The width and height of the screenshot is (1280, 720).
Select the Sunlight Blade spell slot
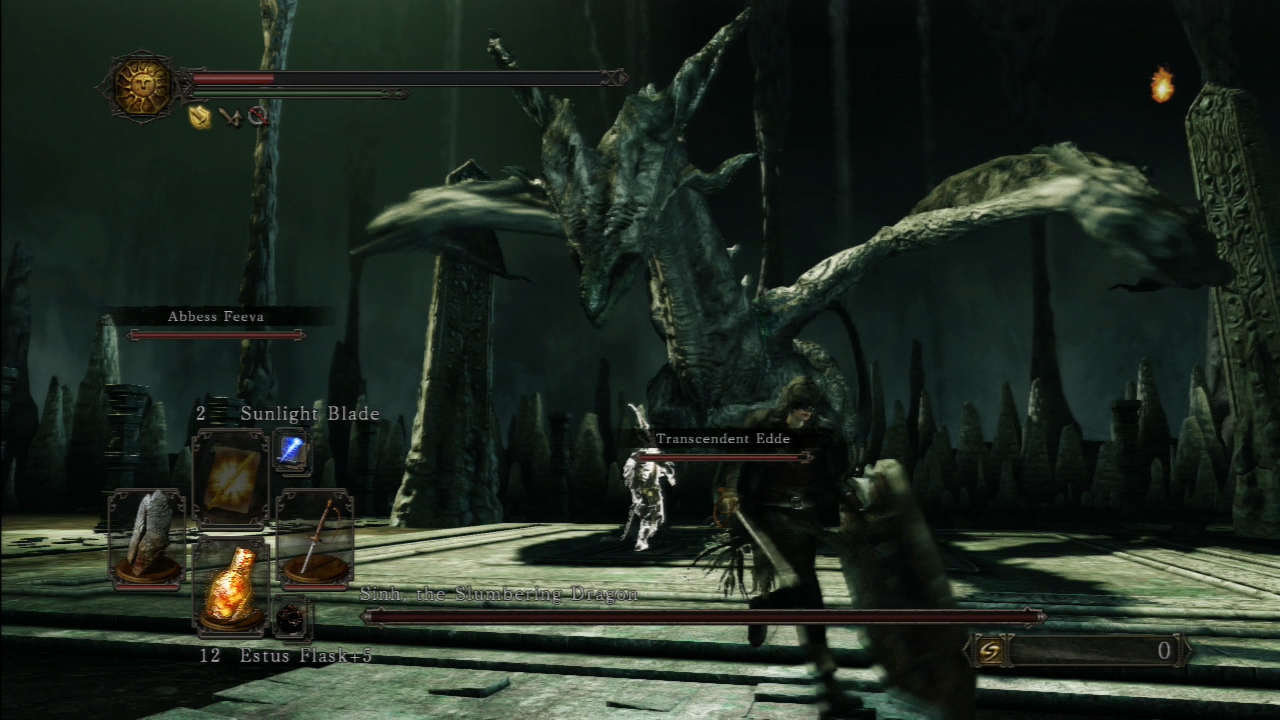(x=230, y=479)
